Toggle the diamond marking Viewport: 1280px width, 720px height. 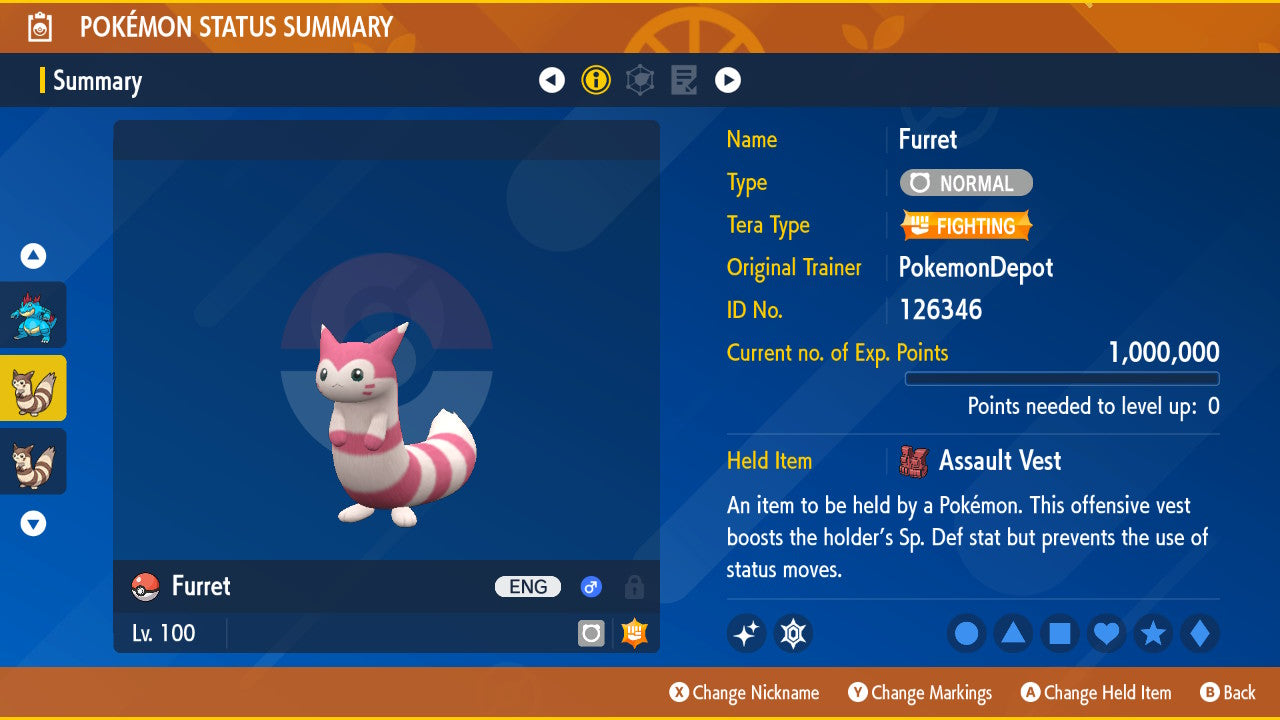click(x=1200, y=634)
